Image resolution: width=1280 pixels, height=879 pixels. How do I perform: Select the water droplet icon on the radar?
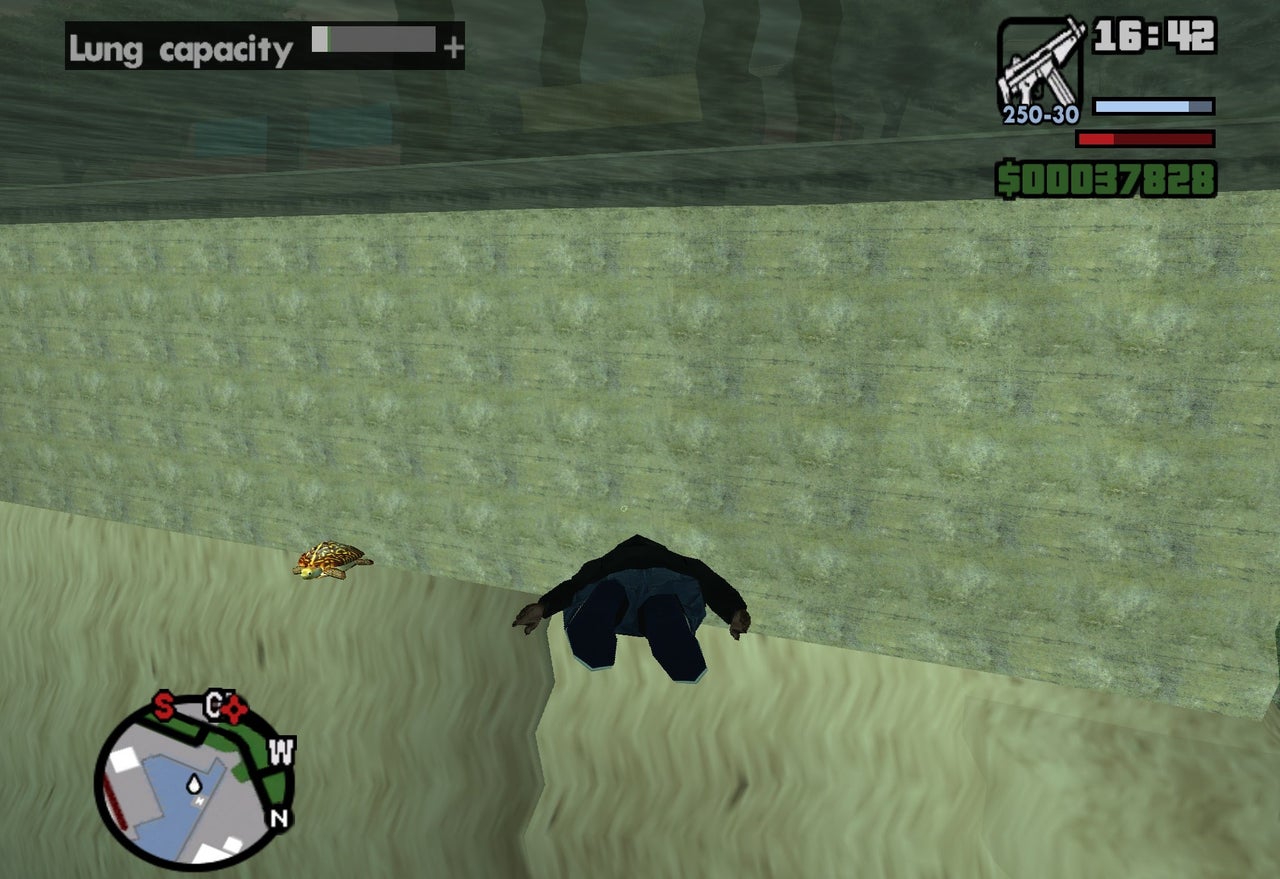(192, 782)
